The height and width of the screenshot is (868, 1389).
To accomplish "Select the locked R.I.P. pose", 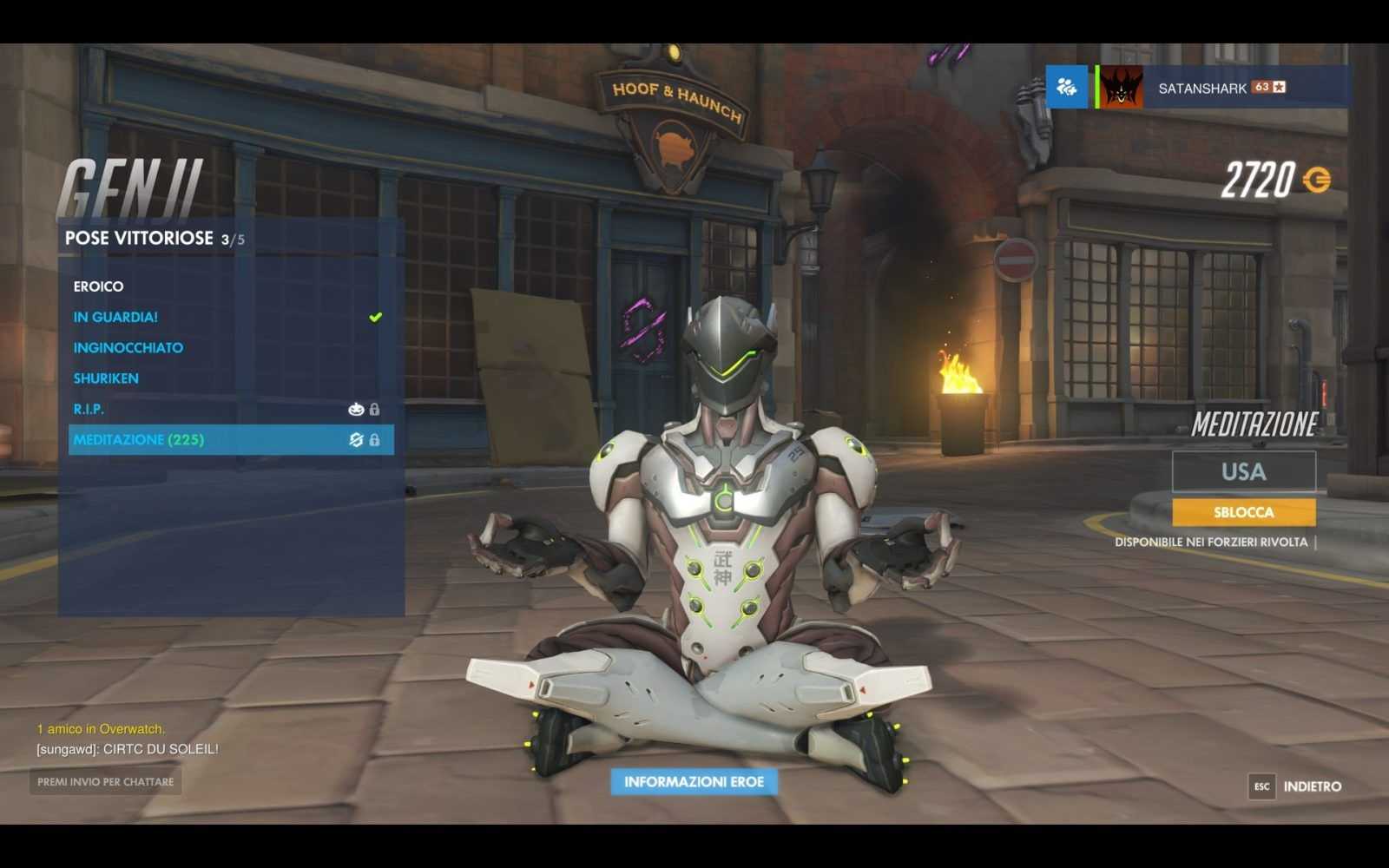I will [89, 409].
